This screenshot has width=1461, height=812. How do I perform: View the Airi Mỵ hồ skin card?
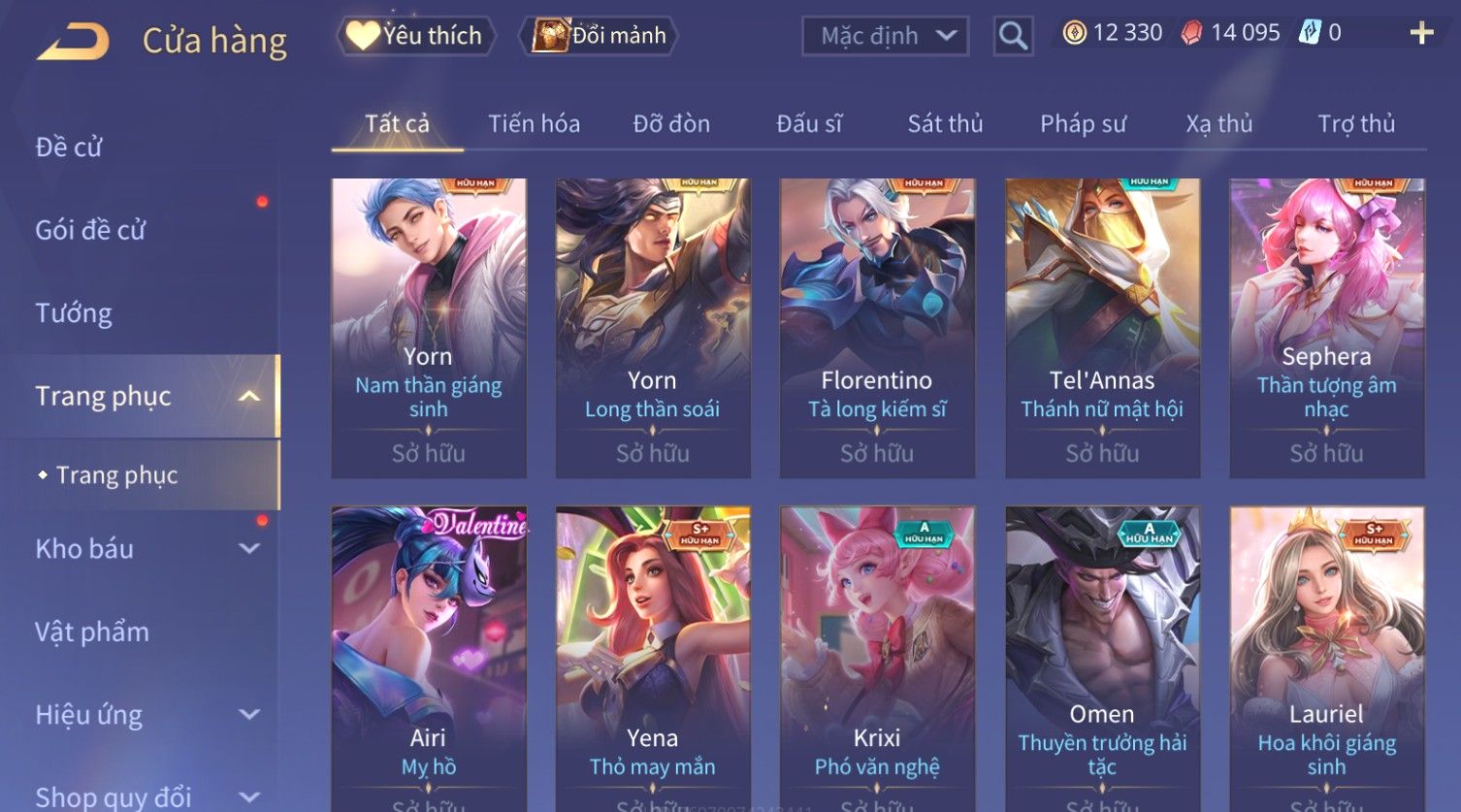tap(429, 657)
